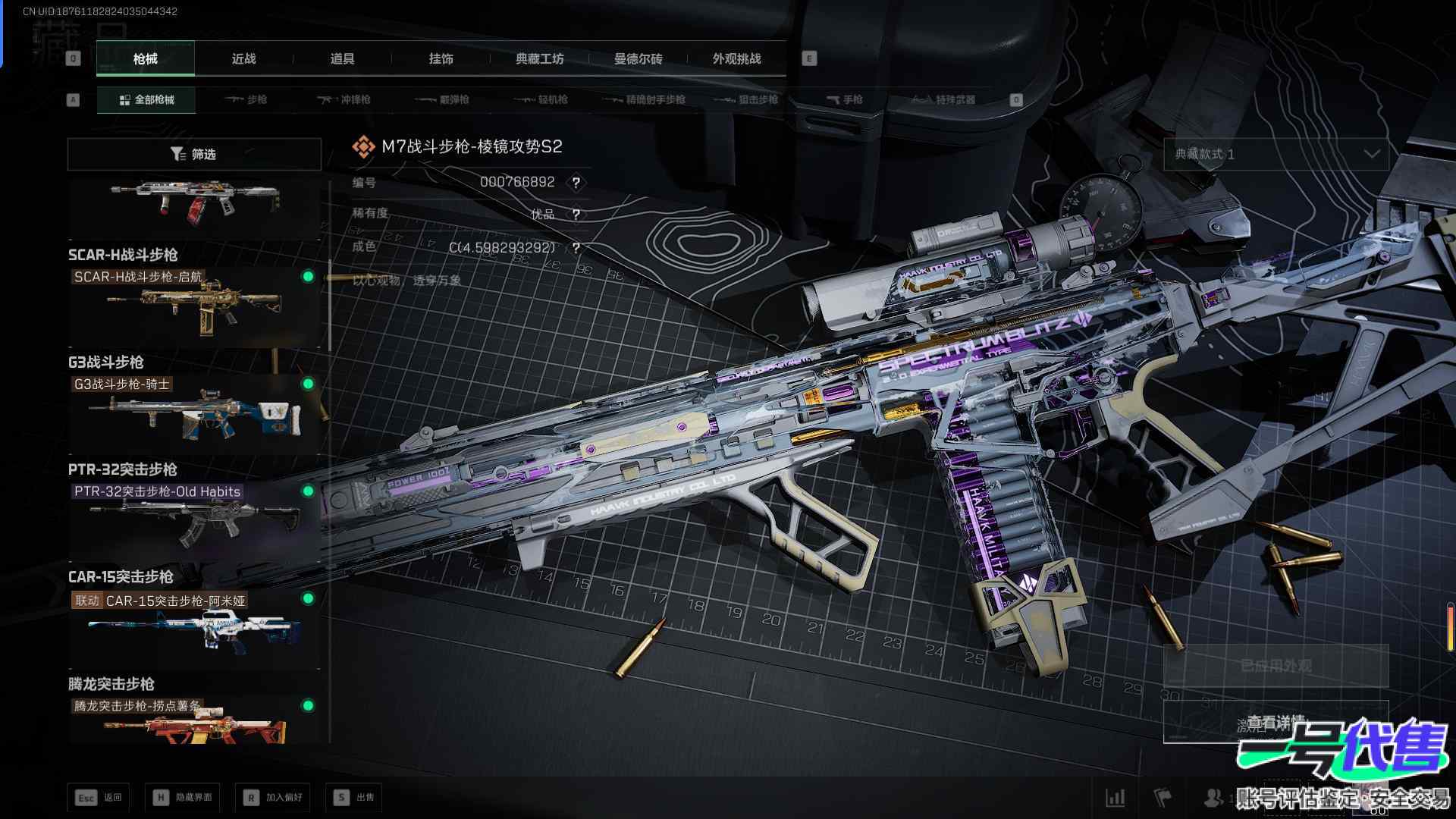Open the bar chart statistics icon
1456x819 pixels.
tap(1115, 797)
